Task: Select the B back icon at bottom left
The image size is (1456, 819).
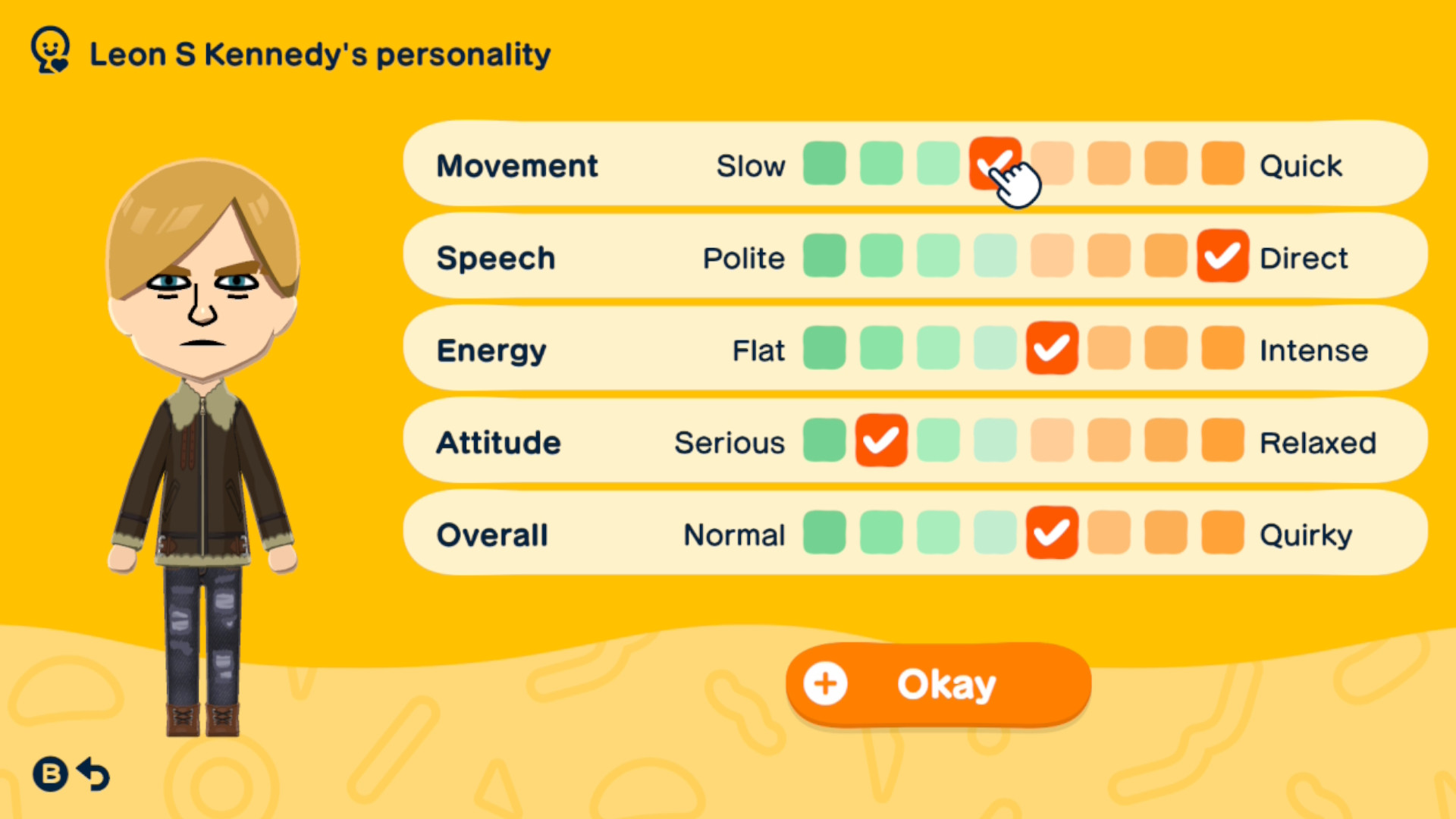Action: (x=49, y=775)
